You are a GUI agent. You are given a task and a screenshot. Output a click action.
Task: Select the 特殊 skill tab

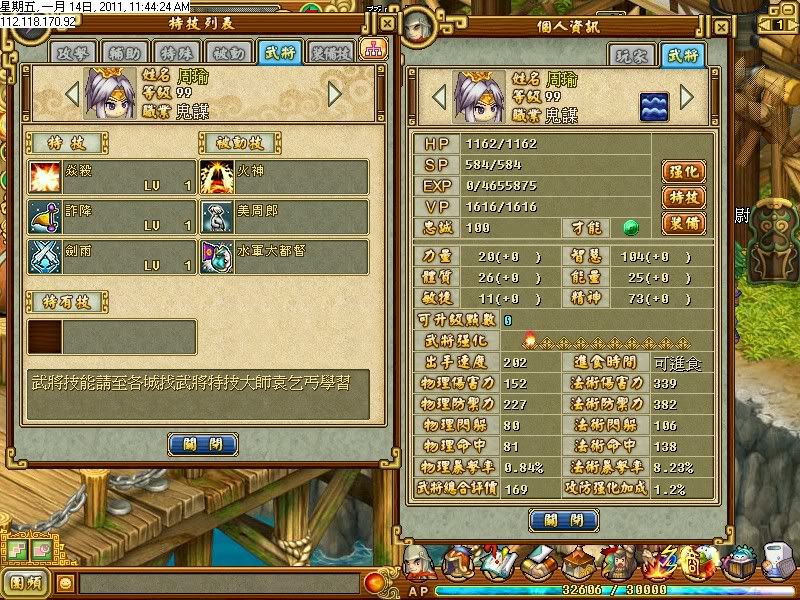pyautogui.click(x=178, y=51)
